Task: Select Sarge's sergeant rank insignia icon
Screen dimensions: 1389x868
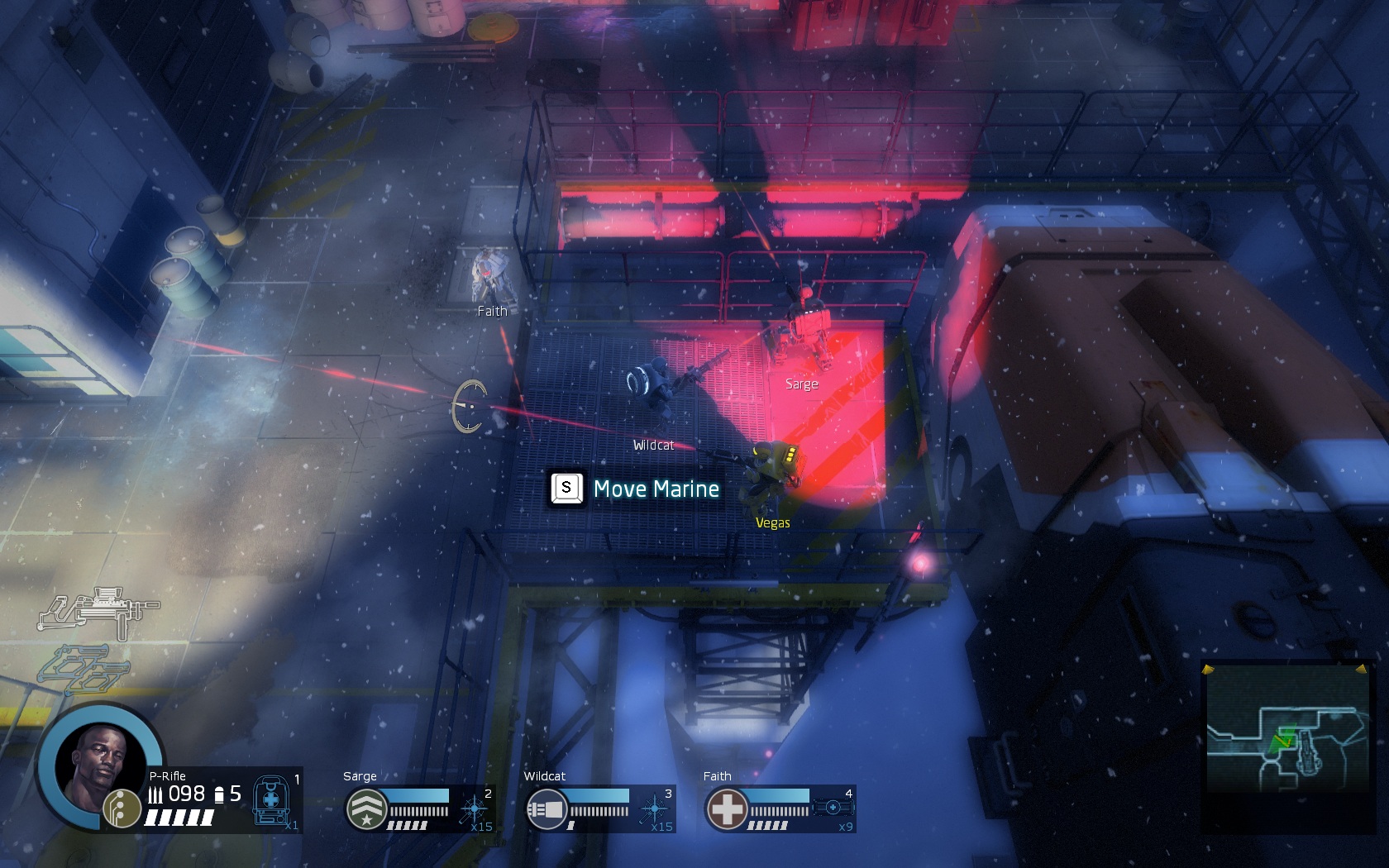Action: tap(367, 808)
